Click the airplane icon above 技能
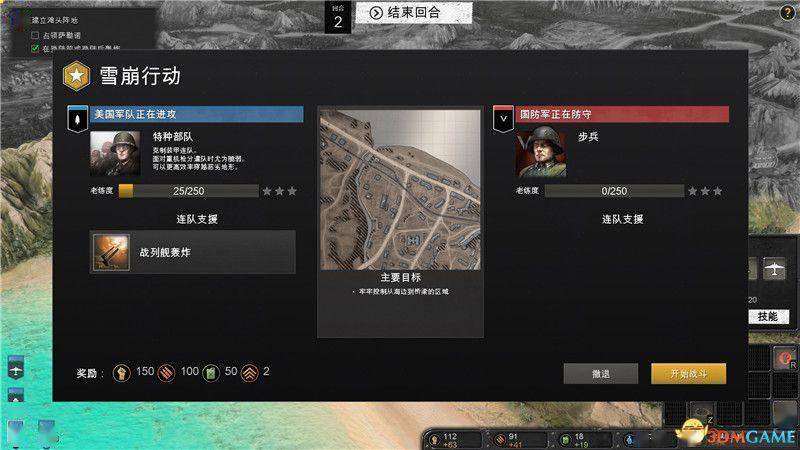Screen dimensions: 800x450 tap(773, 270)
